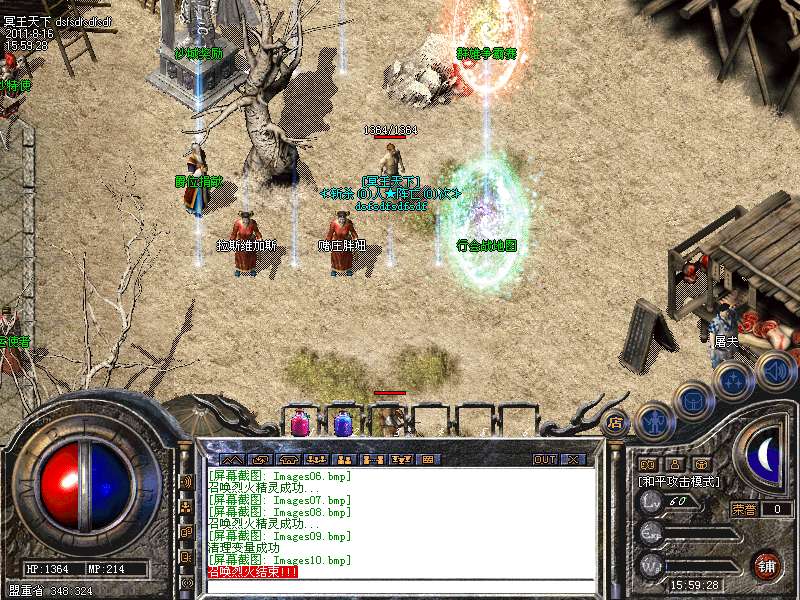Open the character silhouette icon above attack mode
Viewport: 800px width, 600px height.
pos(674,464)
